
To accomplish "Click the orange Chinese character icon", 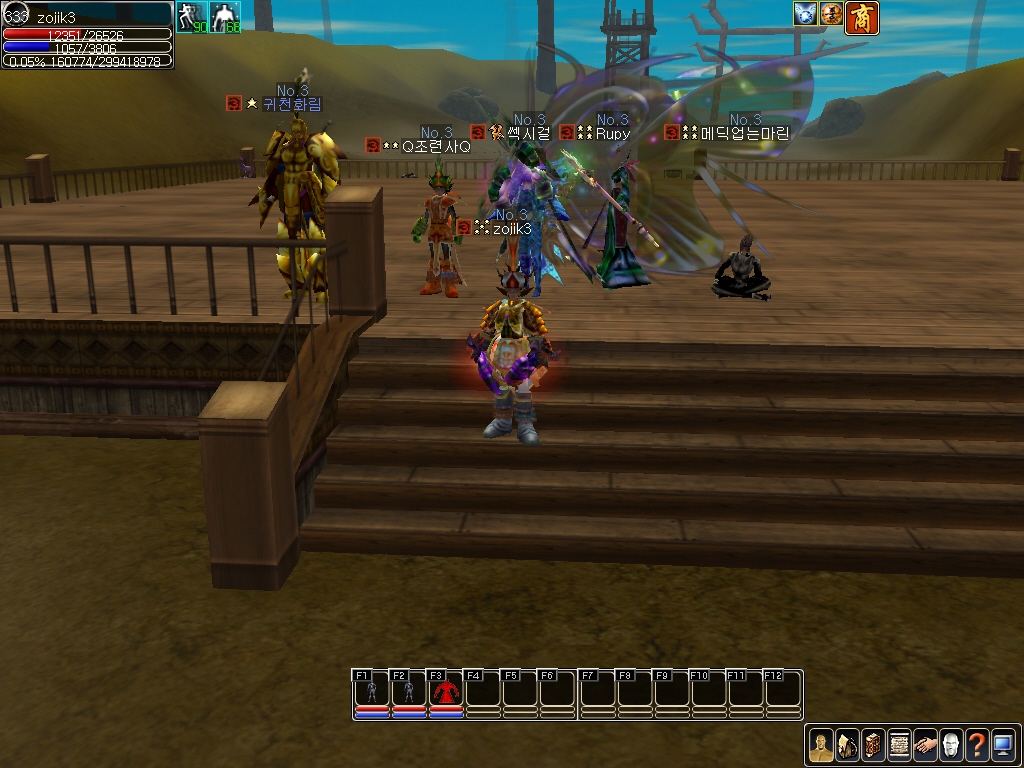I will (x=861, y=17).
